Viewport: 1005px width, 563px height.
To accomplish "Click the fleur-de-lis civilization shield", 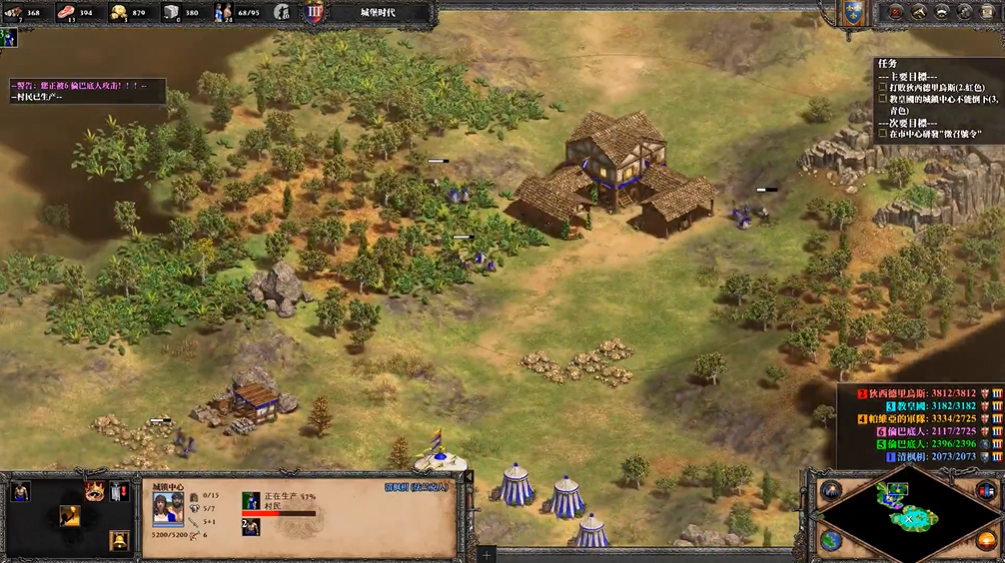I will click(852, 13).
